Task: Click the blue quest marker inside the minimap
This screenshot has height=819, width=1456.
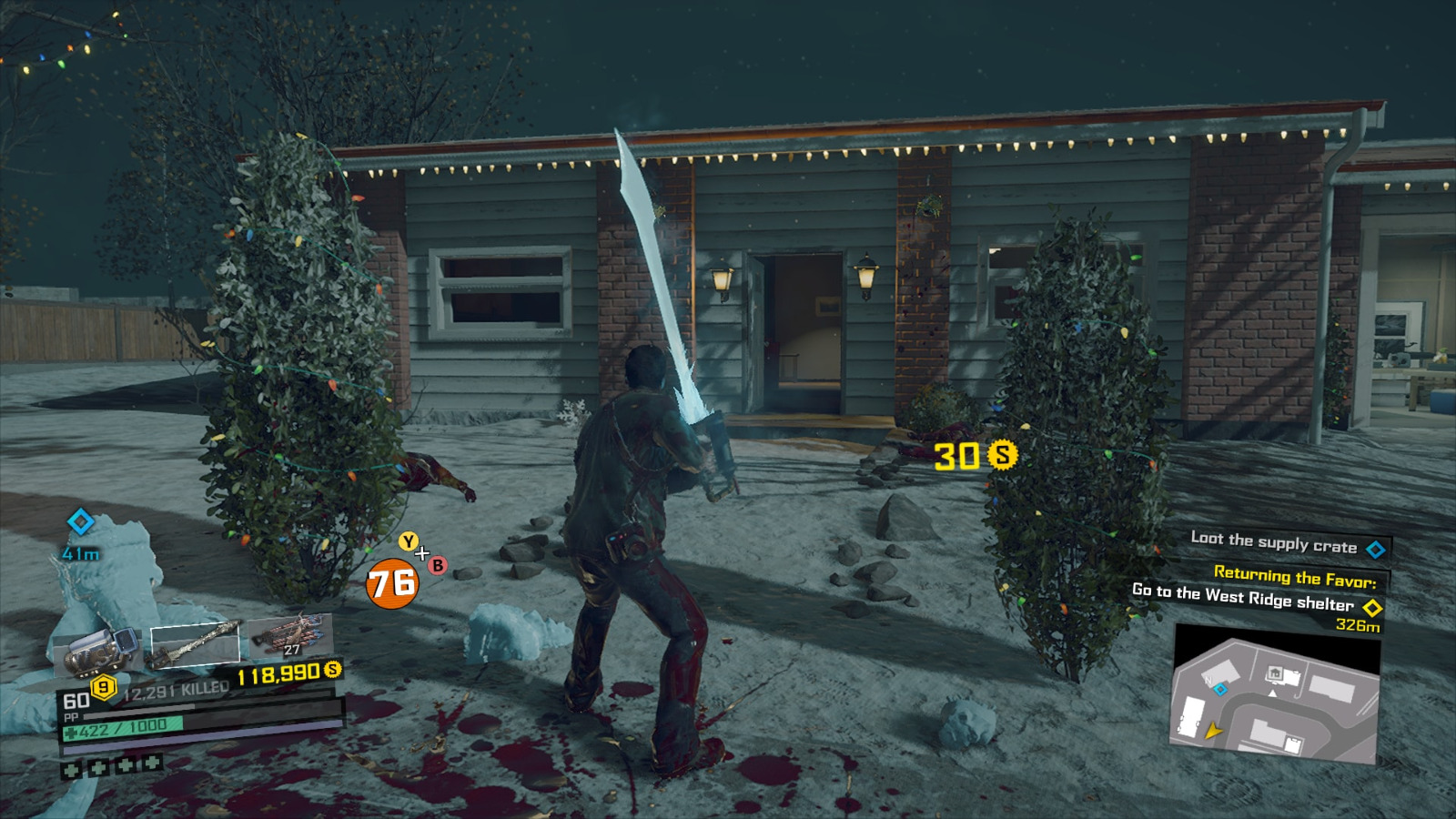Action: tap(1221, 690)
